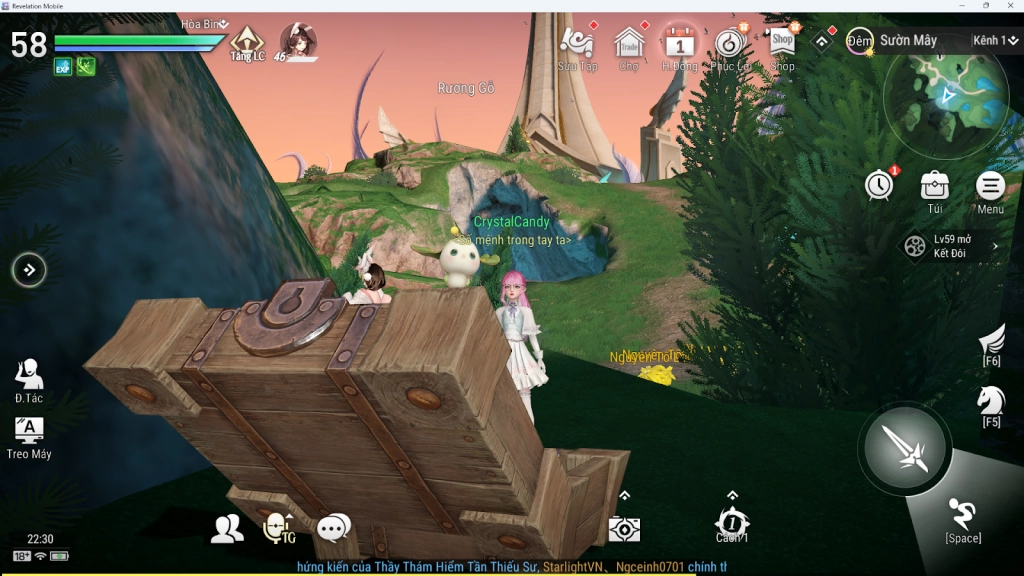
Task: Open the camera photo mode
Action: (624, 529)
